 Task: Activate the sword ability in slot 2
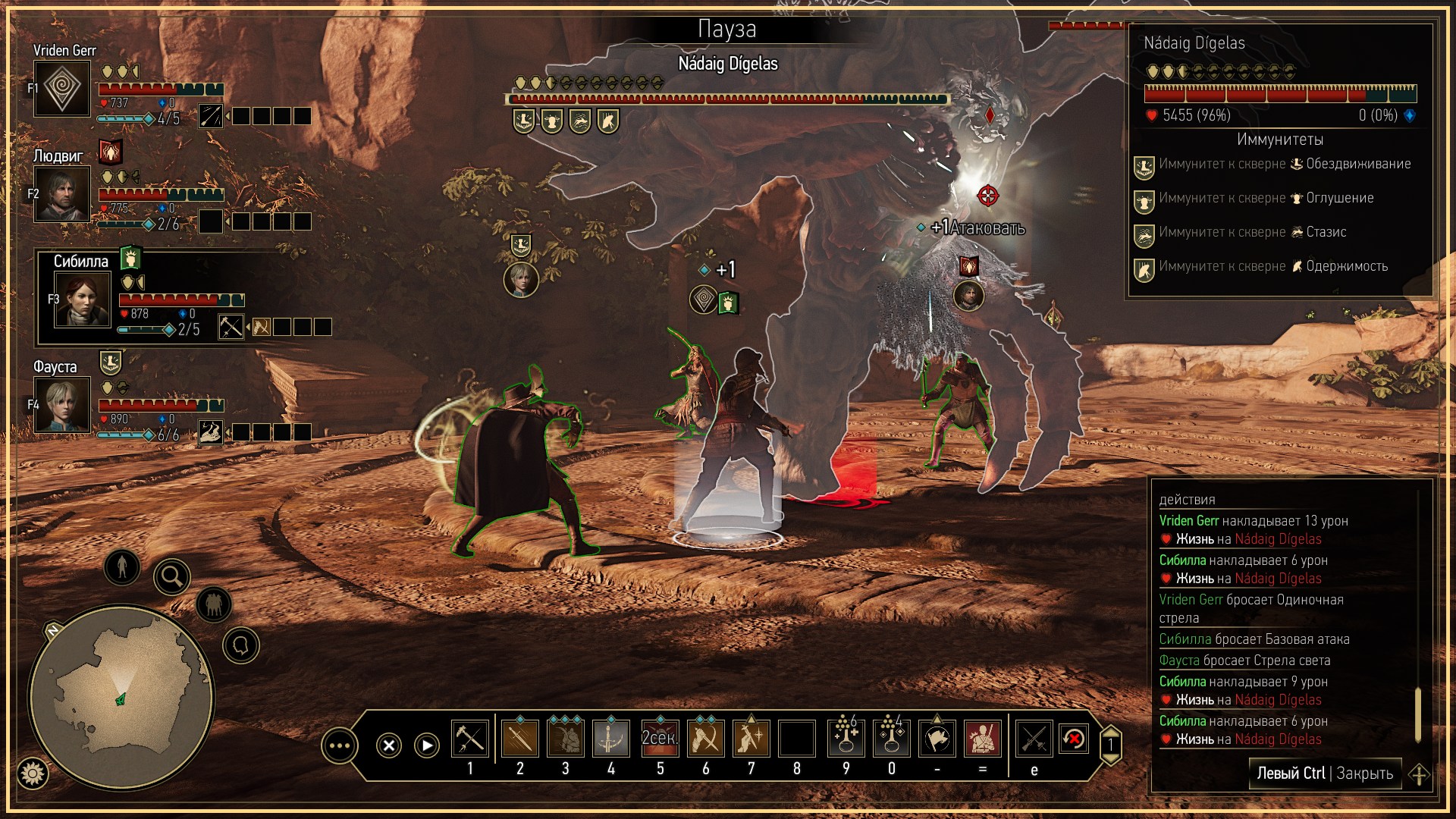click(x=520, y=739)
